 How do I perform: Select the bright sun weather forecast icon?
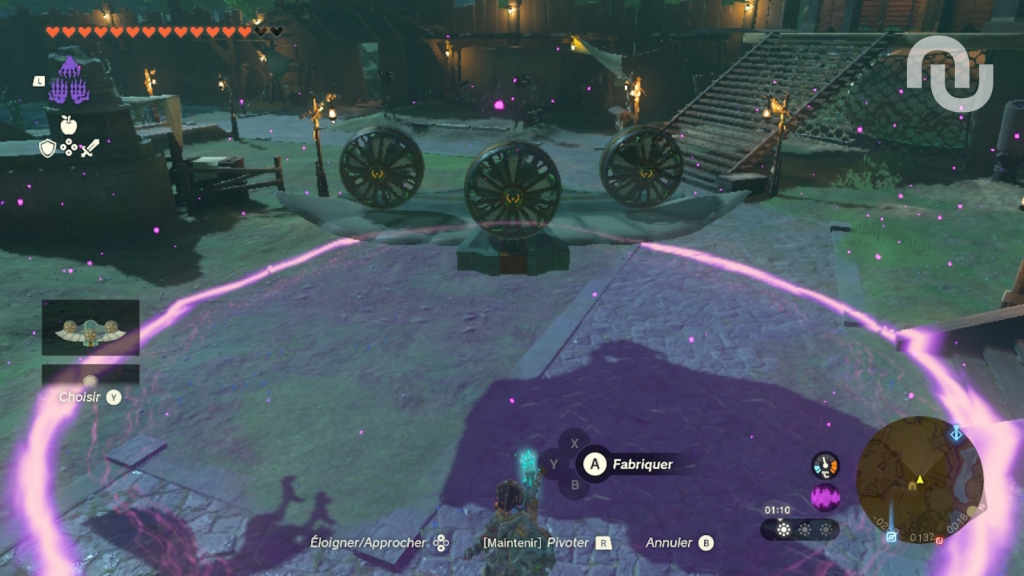(783, 529)
